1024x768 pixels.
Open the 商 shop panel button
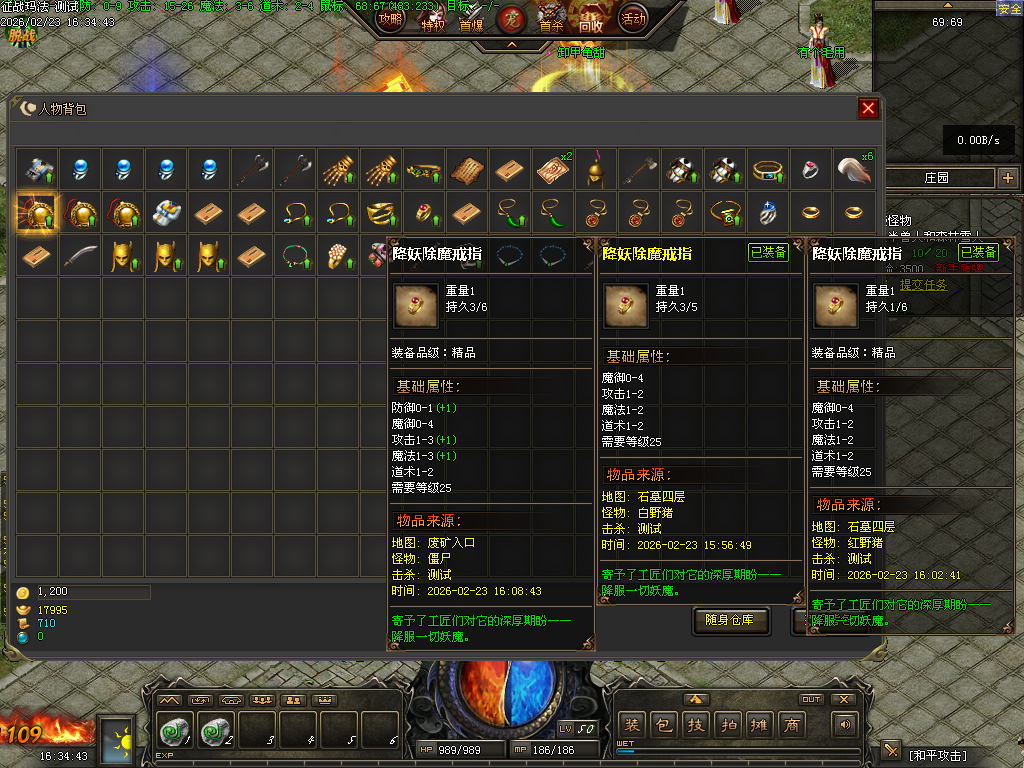point(792,724)
